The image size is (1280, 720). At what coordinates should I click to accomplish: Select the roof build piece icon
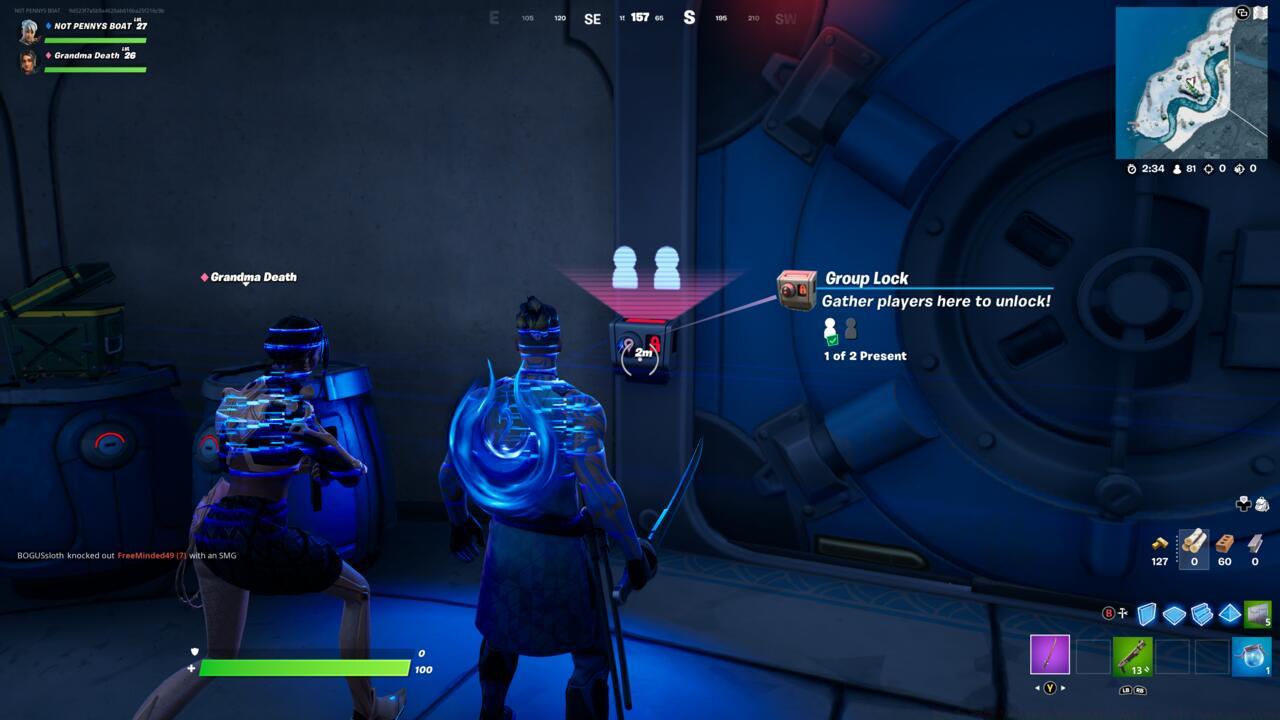click(x=1230, y=612)
